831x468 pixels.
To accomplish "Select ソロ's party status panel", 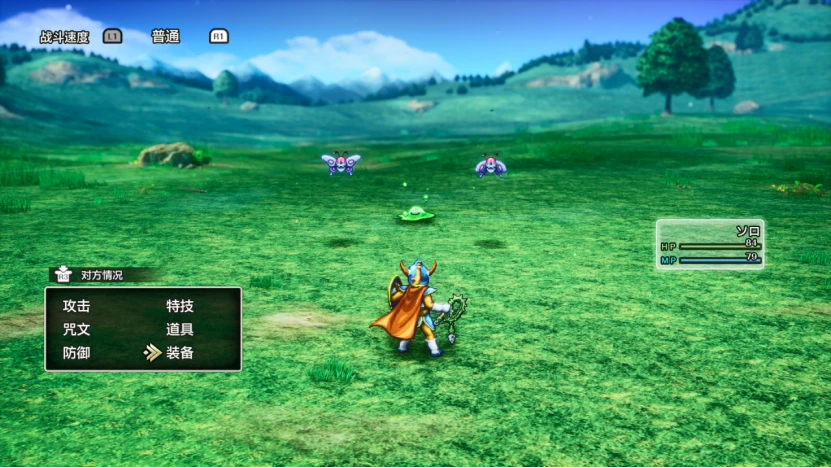I will point(710,245).
